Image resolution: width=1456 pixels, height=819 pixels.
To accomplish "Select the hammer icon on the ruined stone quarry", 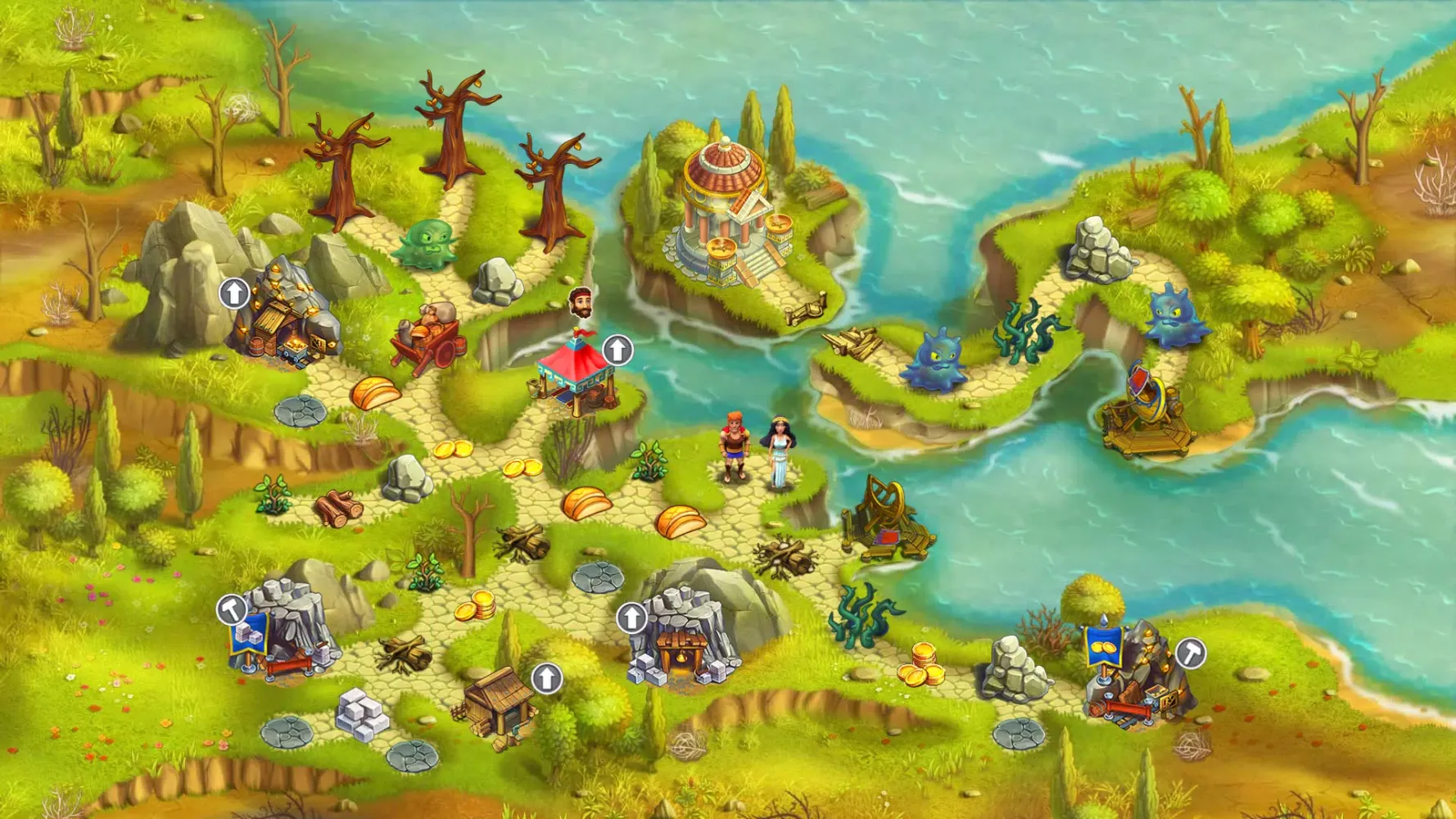I will (x=232, y=609).
